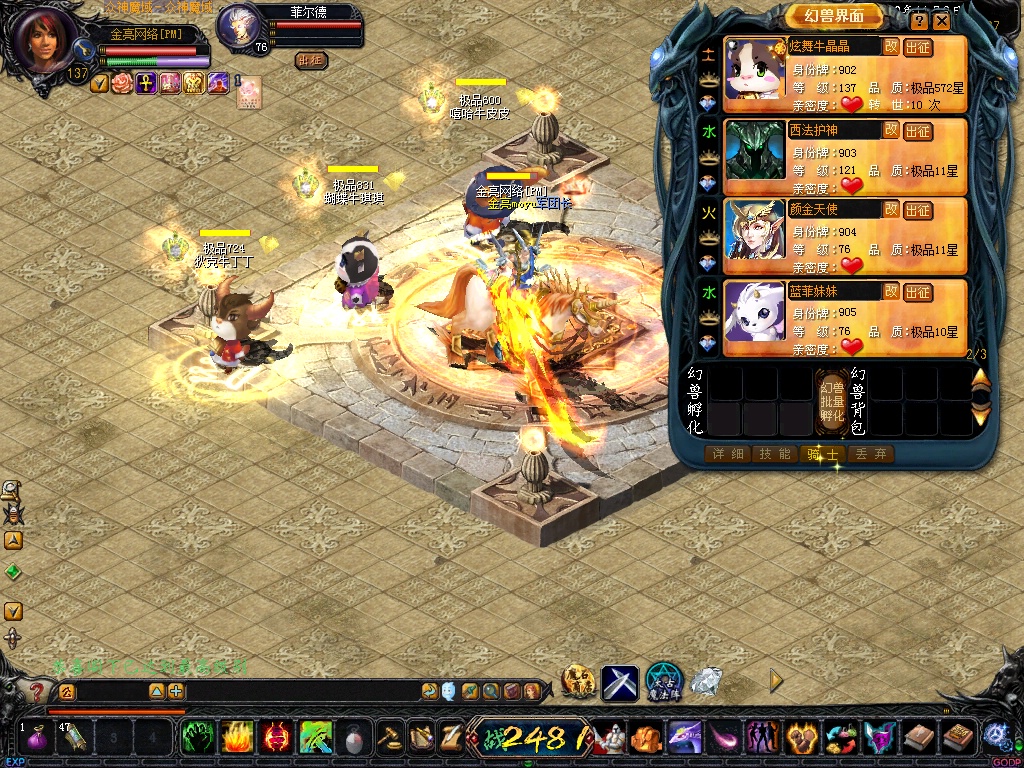Deploy 颜金天使 using its 出征 button
Viewport: 1024px width, 768px height.
(917, 210)
